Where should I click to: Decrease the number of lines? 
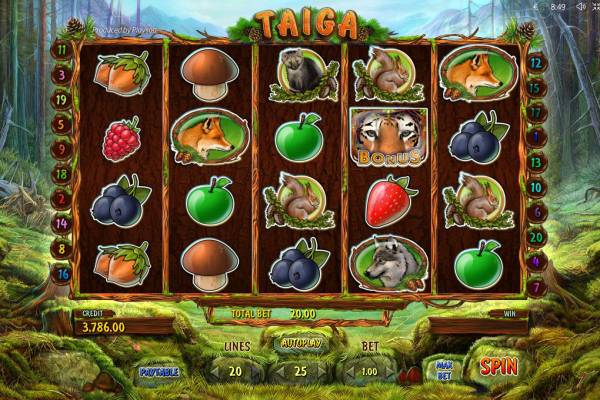tap(212, 371)
